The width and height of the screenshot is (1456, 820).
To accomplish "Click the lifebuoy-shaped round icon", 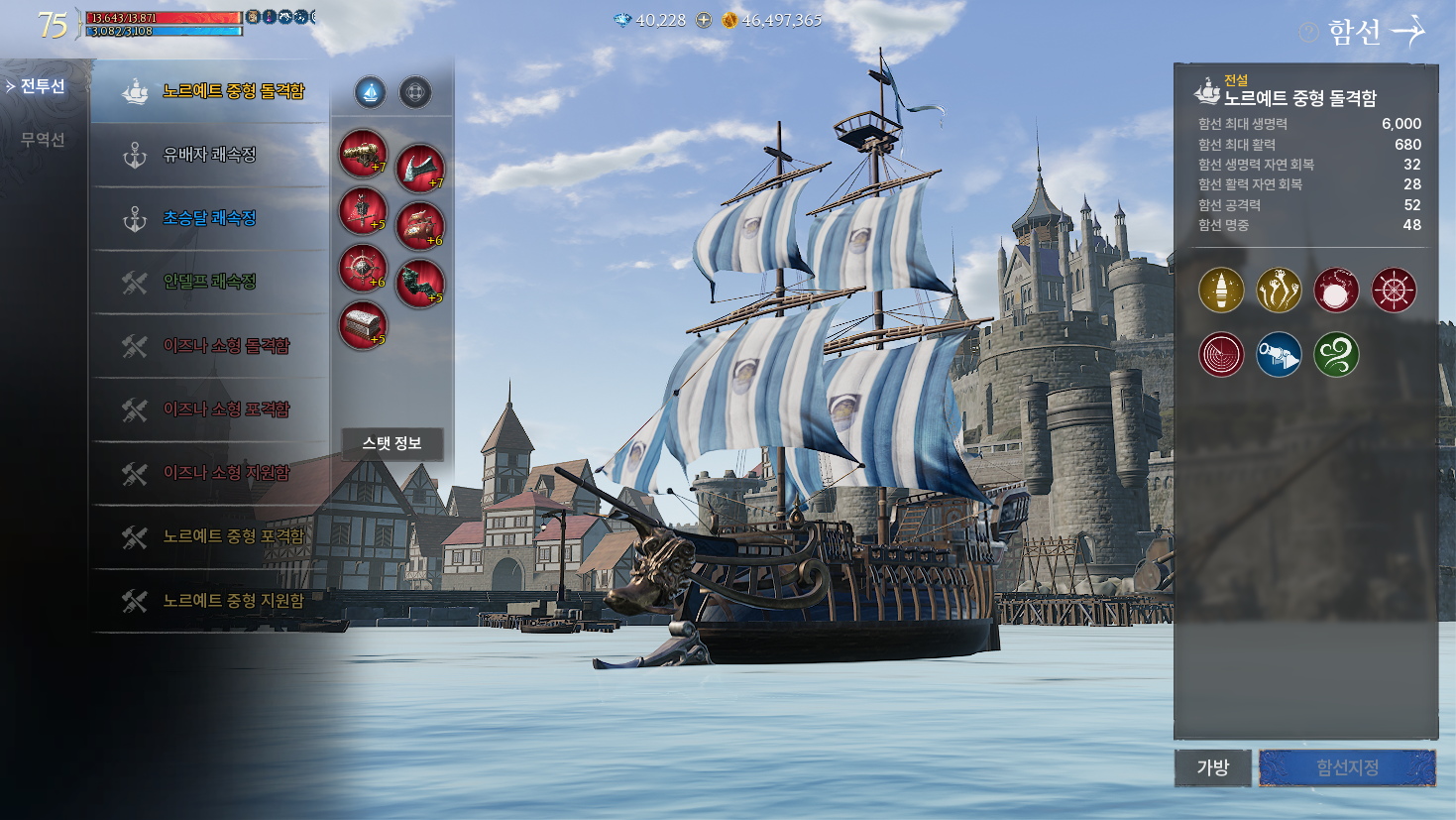I will tap(415, 92).
